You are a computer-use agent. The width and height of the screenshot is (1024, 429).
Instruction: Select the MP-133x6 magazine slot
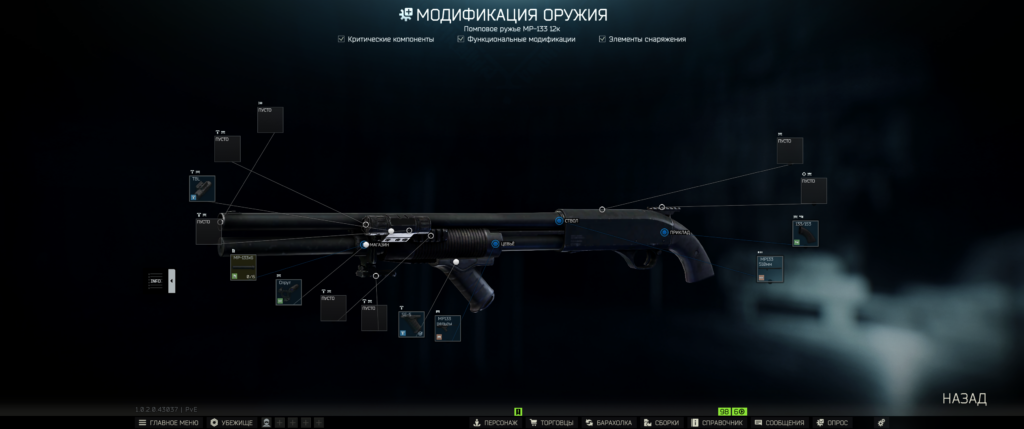point(244,267)
